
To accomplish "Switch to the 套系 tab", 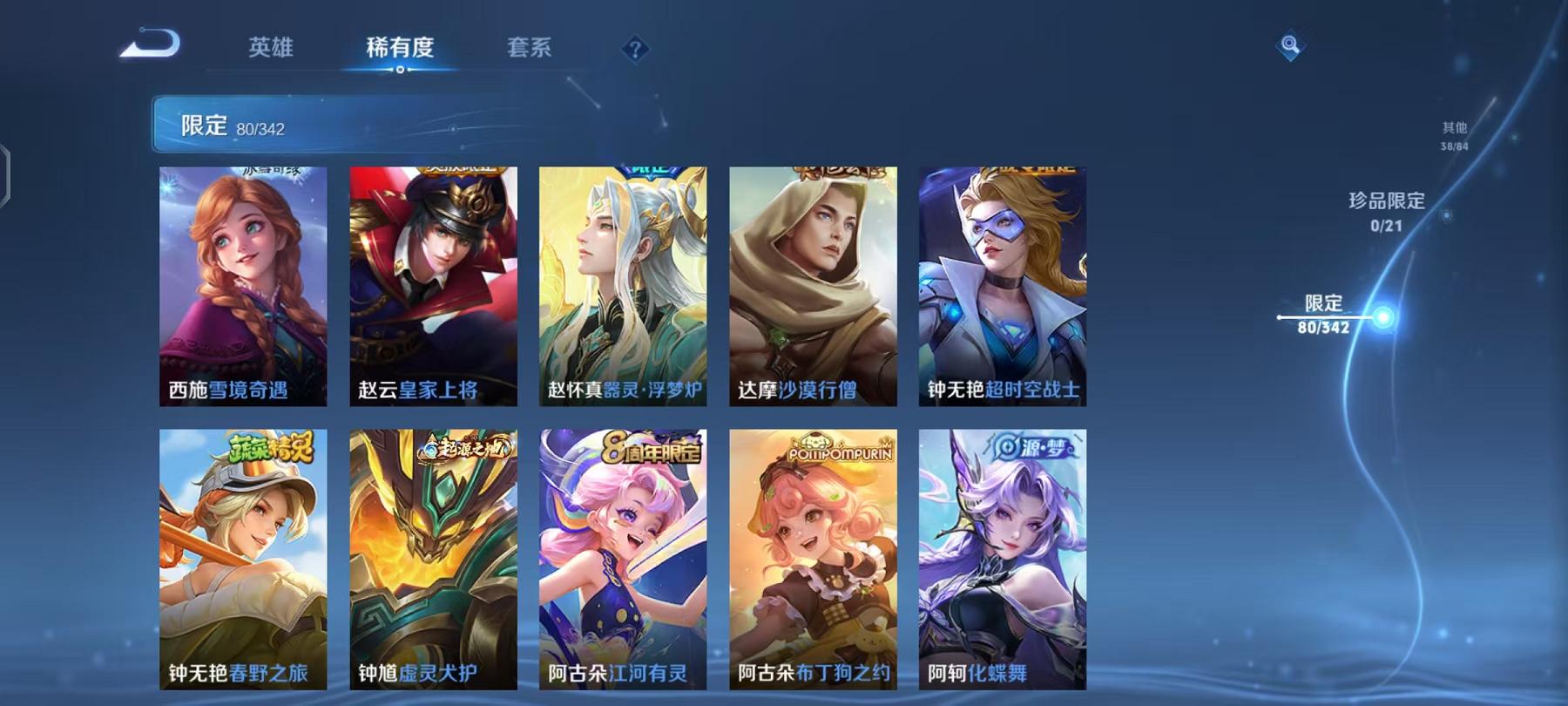I will (x=531, y=50).
